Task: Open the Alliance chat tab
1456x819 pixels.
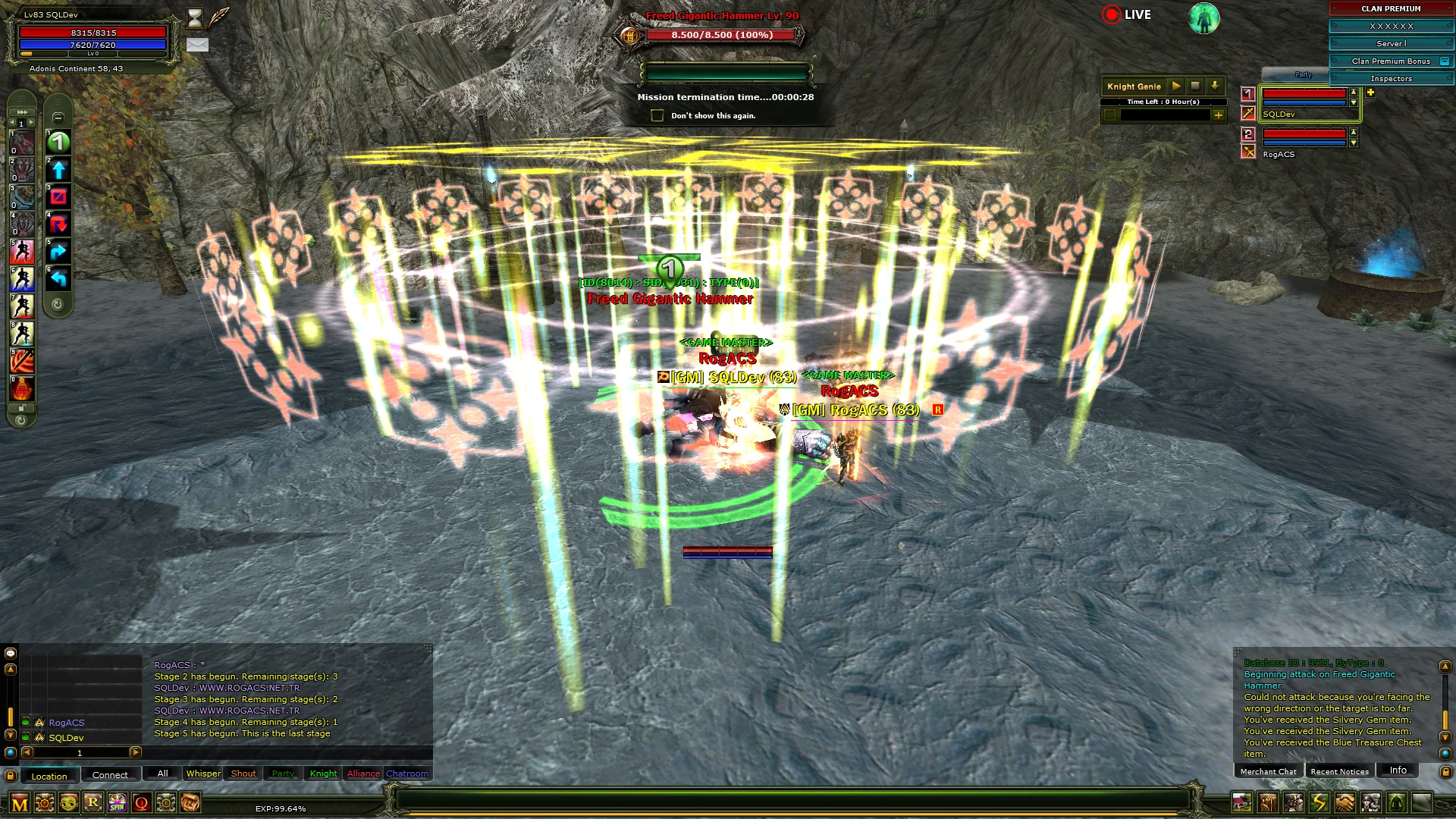Action: [x=363, y=773]
